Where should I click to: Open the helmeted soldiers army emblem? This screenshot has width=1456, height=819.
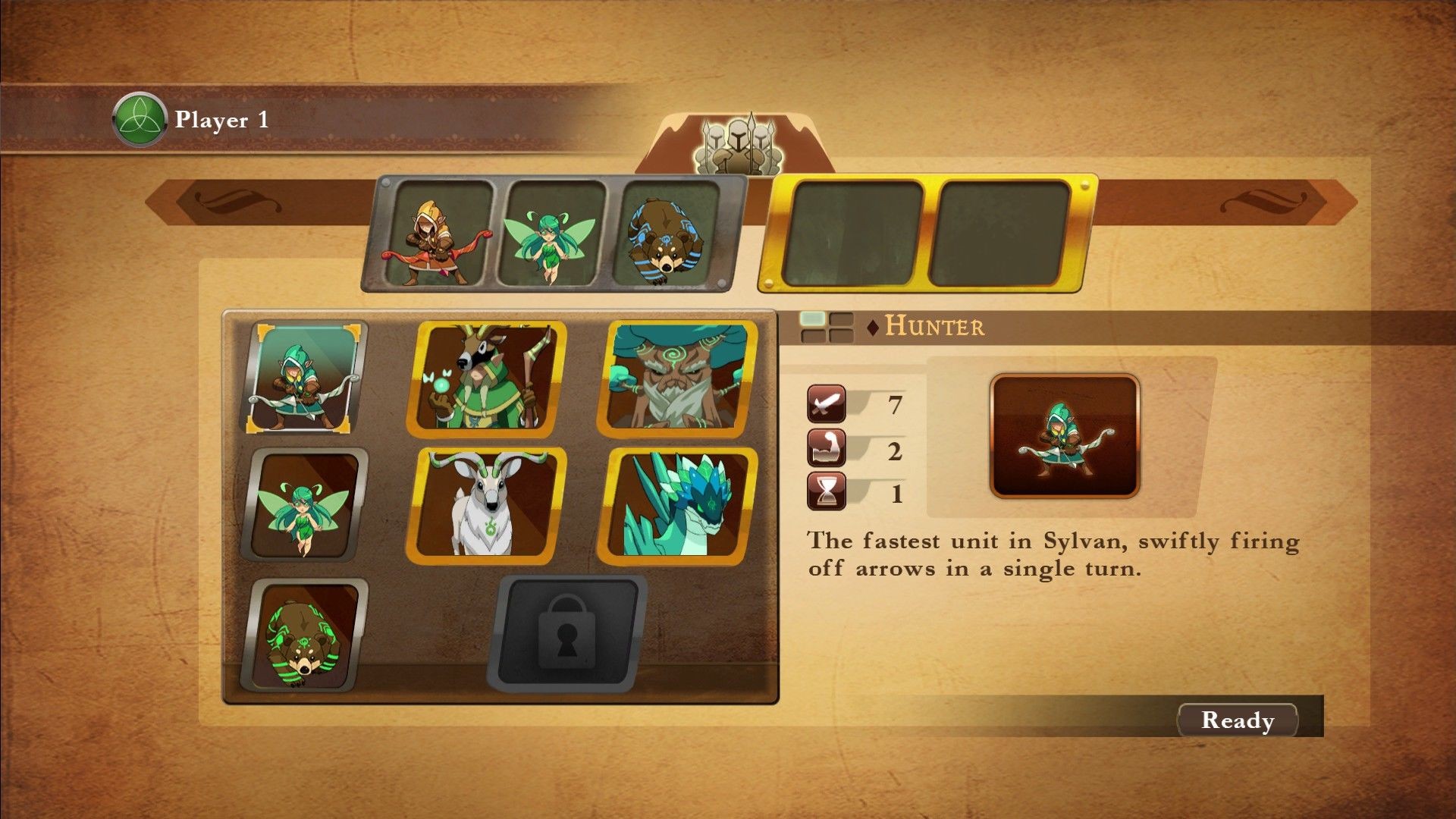point(734,143)
